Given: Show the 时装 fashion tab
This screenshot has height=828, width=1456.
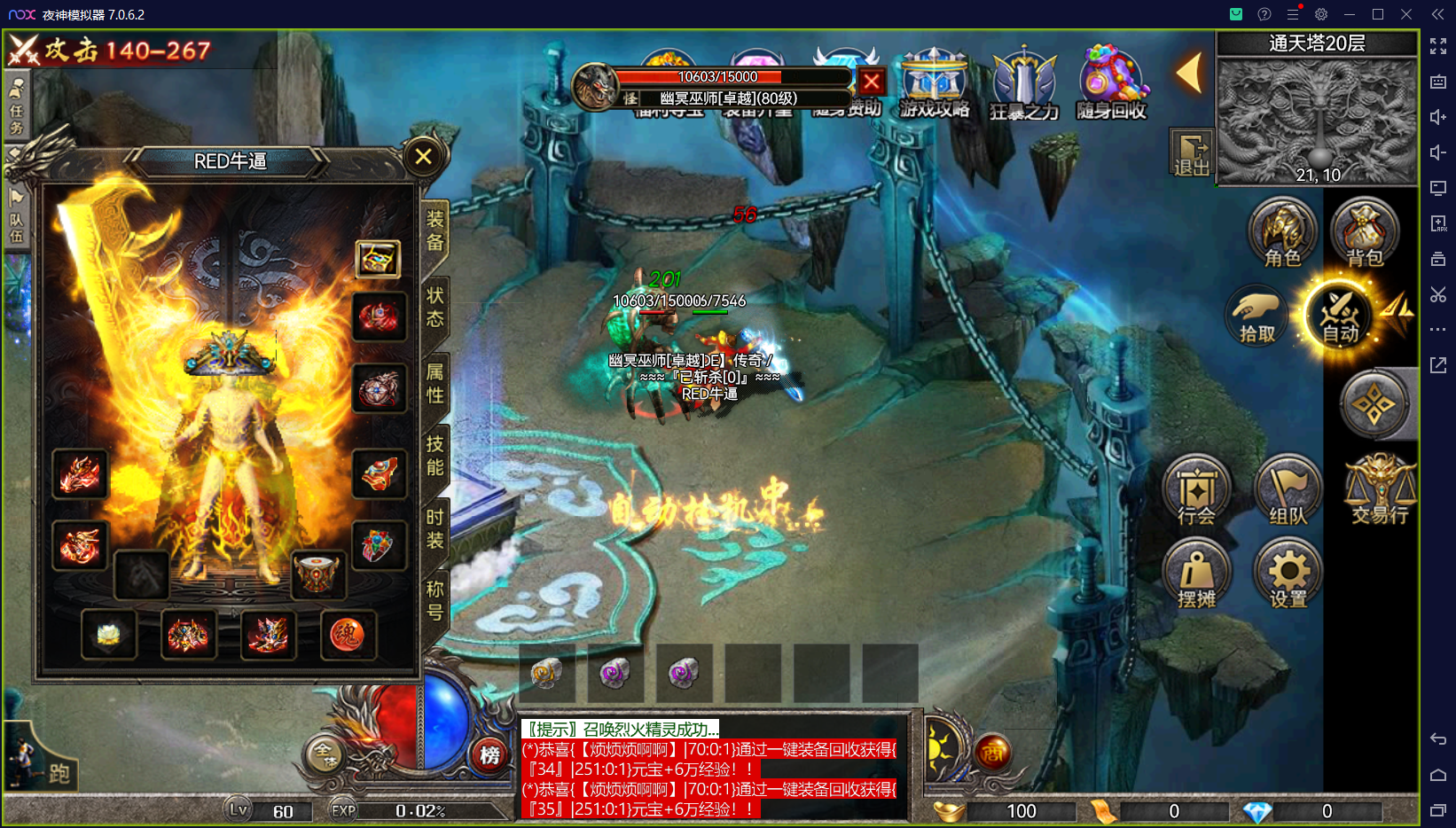Looking at the screenshot, I should [434, 528].
